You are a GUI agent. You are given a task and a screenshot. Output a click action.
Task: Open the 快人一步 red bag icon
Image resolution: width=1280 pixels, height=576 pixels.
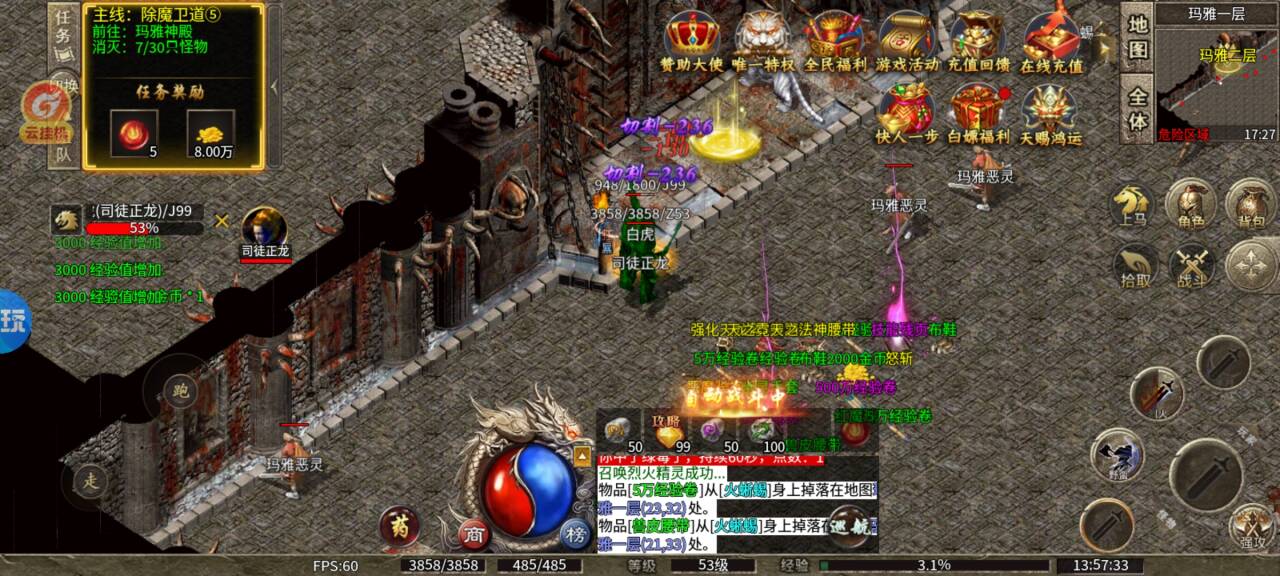[907, 112]
